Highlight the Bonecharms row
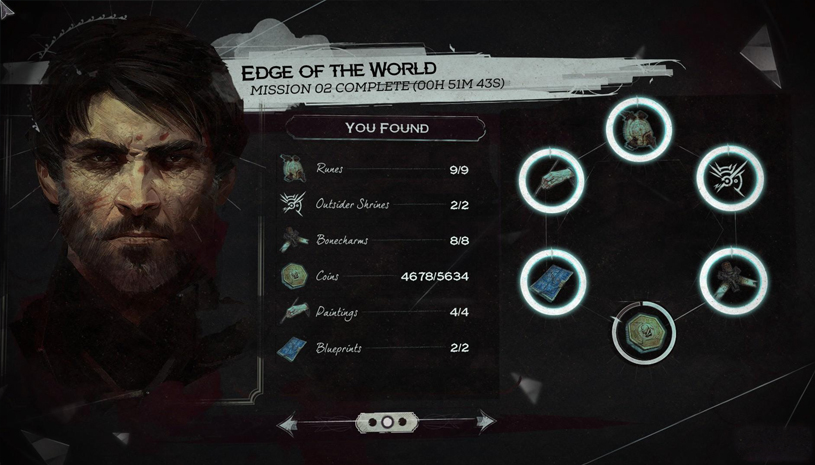The width and height of the screenshot is (815, 465). 378,241
